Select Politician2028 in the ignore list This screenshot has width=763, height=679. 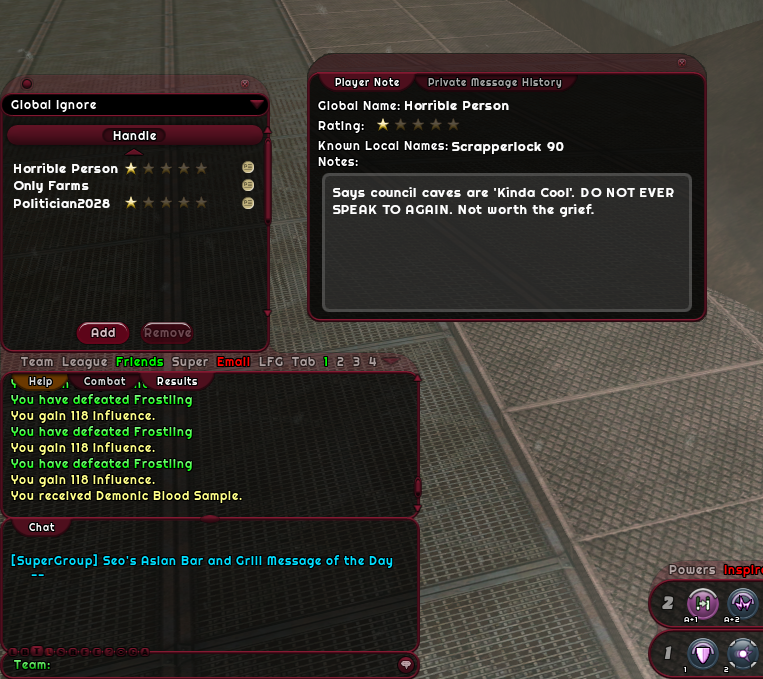(x=66, y=203)
